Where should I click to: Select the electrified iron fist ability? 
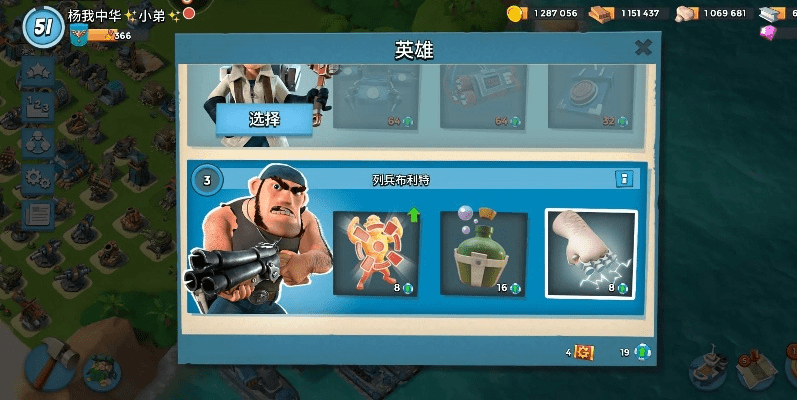590,254
